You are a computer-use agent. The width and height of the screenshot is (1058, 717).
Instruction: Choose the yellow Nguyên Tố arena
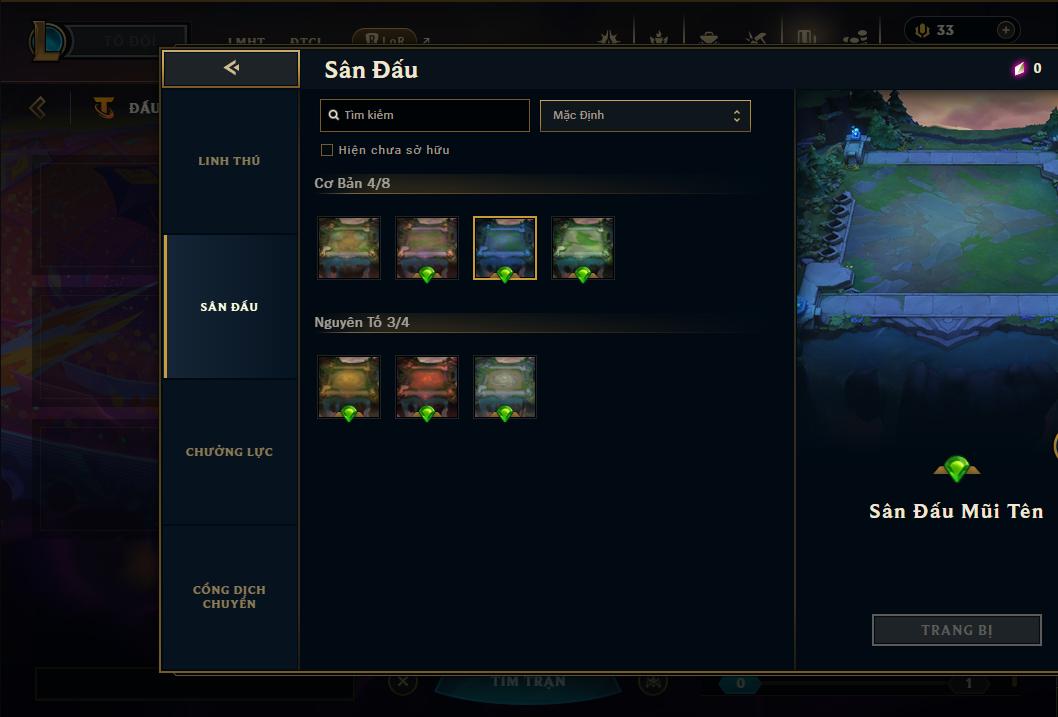pos(349,387)
